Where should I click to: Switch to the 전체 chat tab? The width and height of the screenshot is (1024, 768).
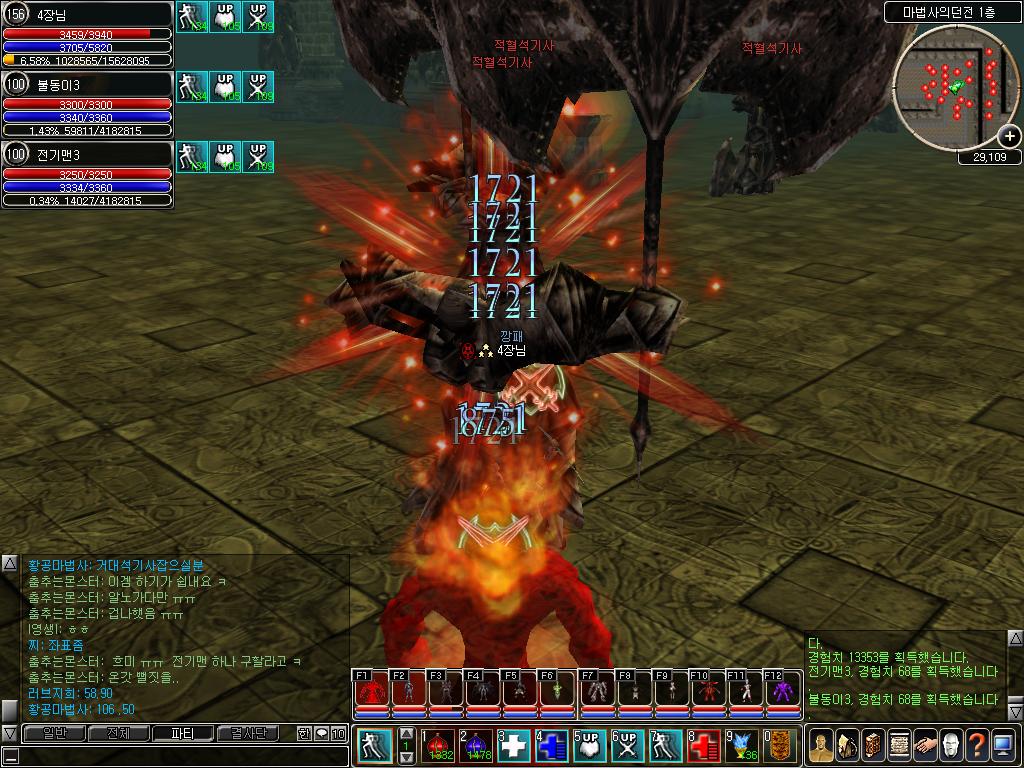click(x=117, y=733)
